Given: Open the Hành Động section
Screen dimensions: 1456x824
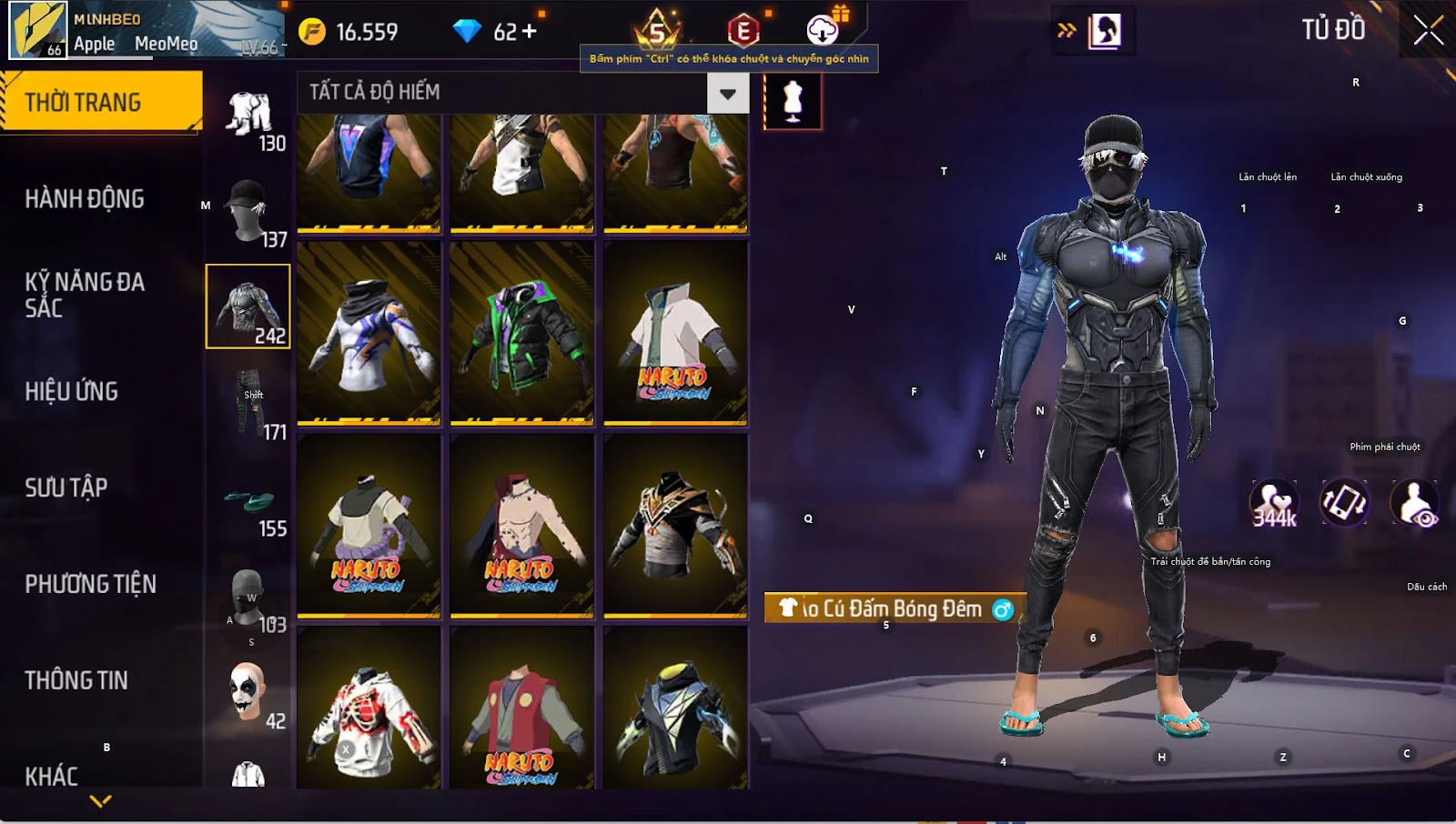Looking at the screenshot, I should (x=85, y=198).
